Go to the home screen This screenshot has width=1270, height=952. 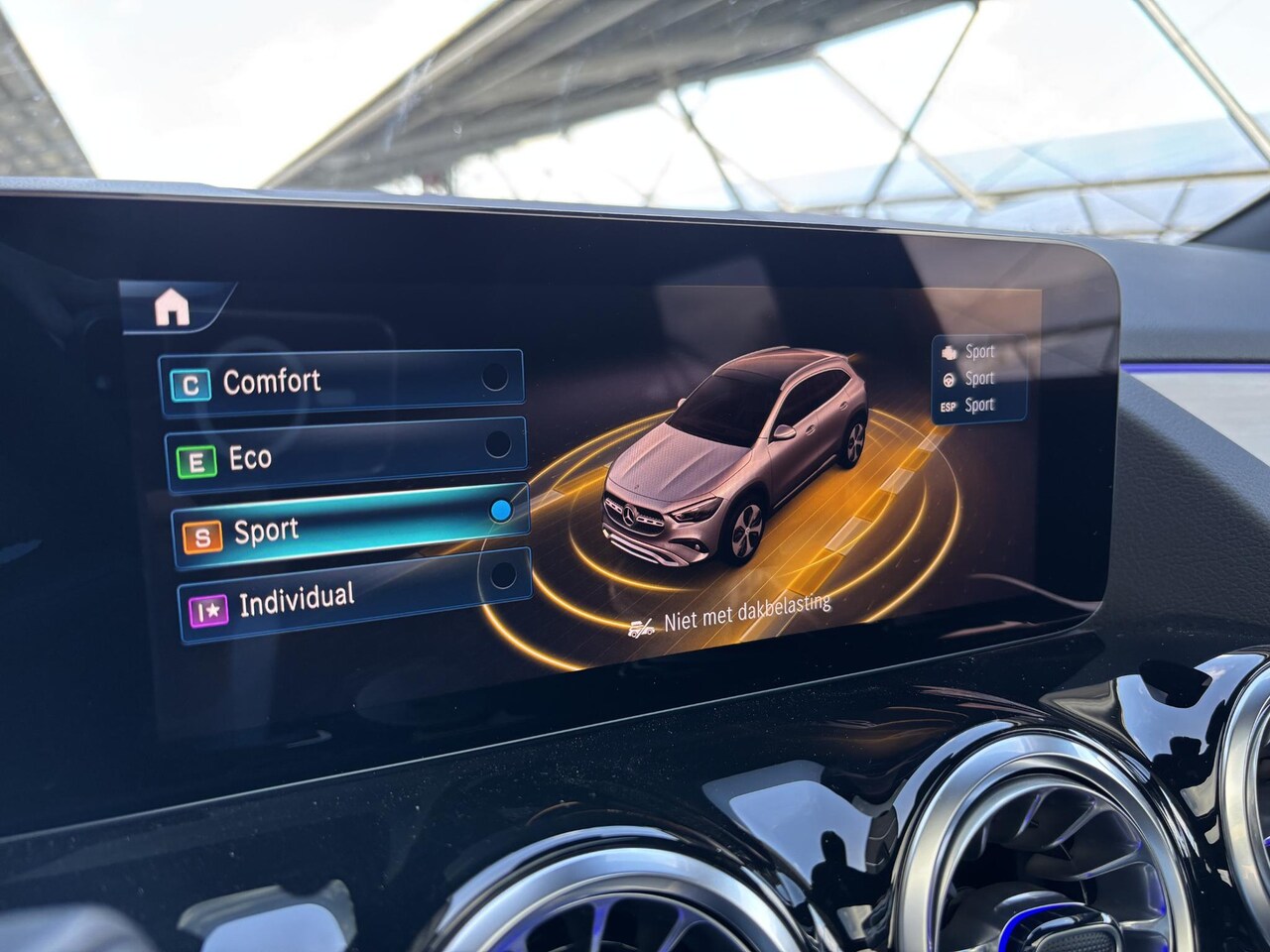172,309
